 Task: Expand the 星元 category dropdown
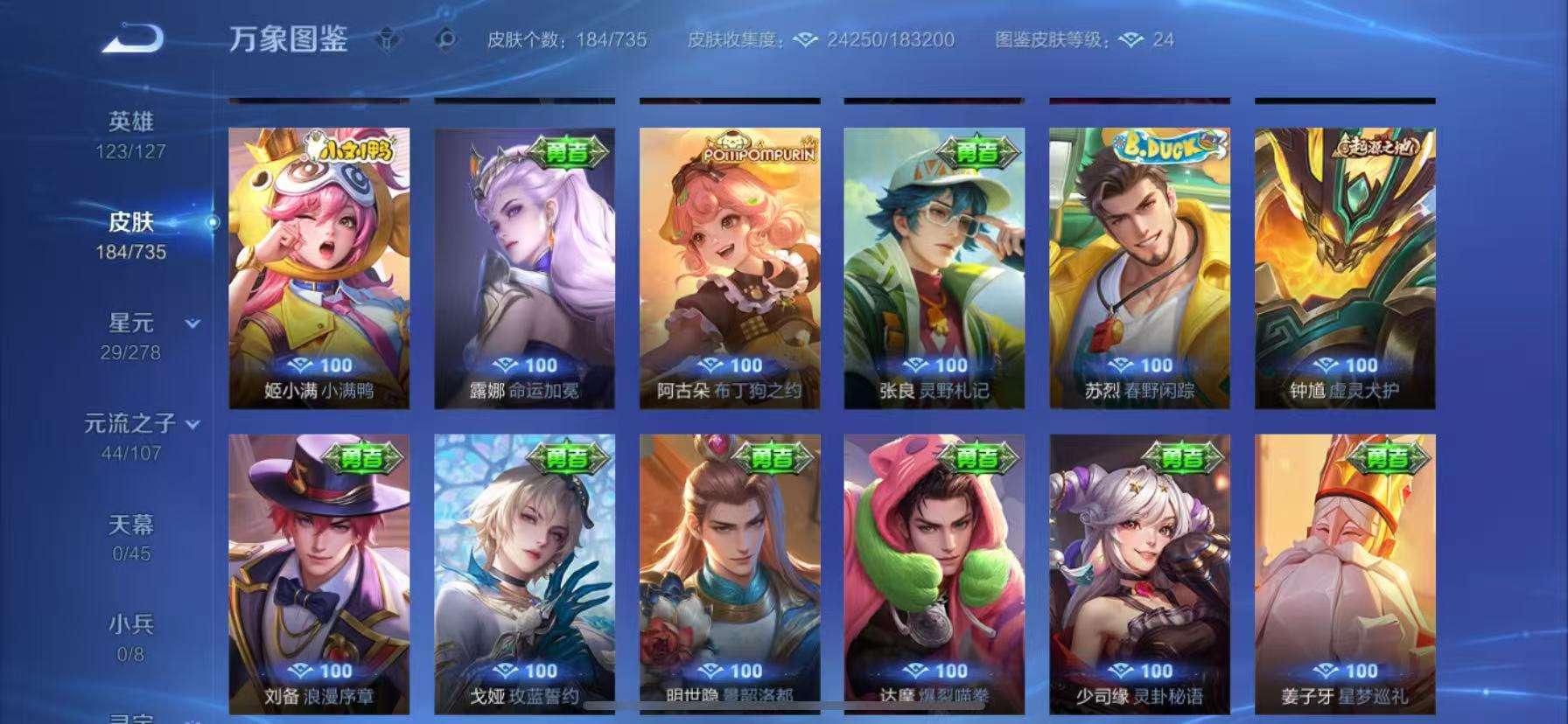191,322
